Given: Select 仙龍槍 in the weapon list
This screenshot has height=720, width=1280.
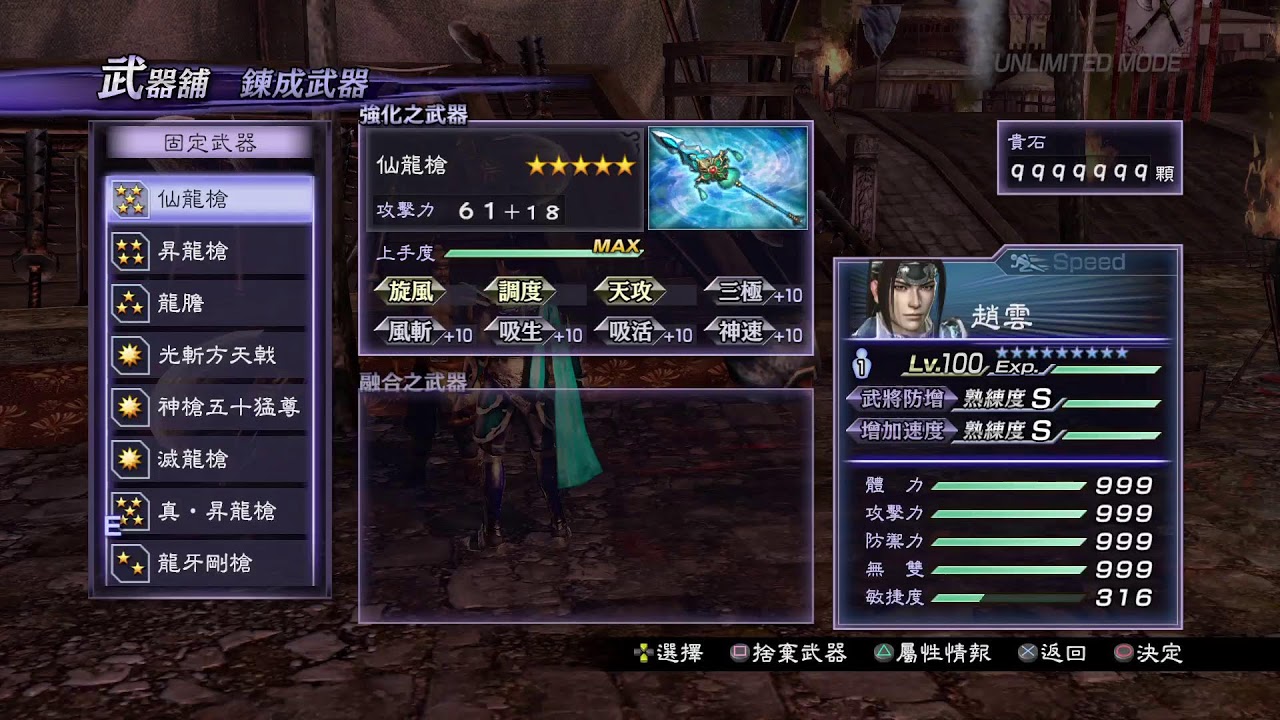Looking at the screenshot, I should 210,199.
